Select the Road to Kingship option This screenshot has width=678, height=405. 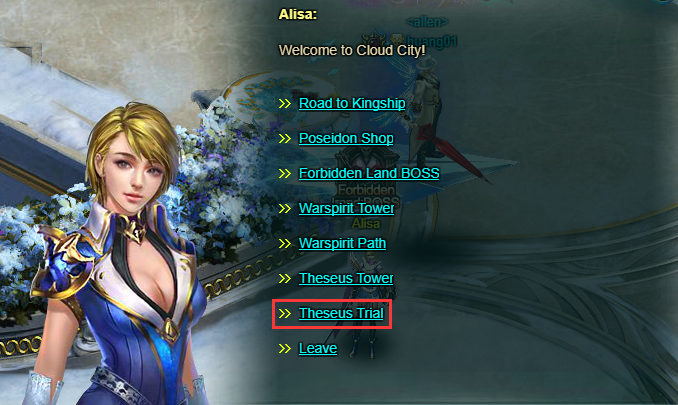coord(351,103)
